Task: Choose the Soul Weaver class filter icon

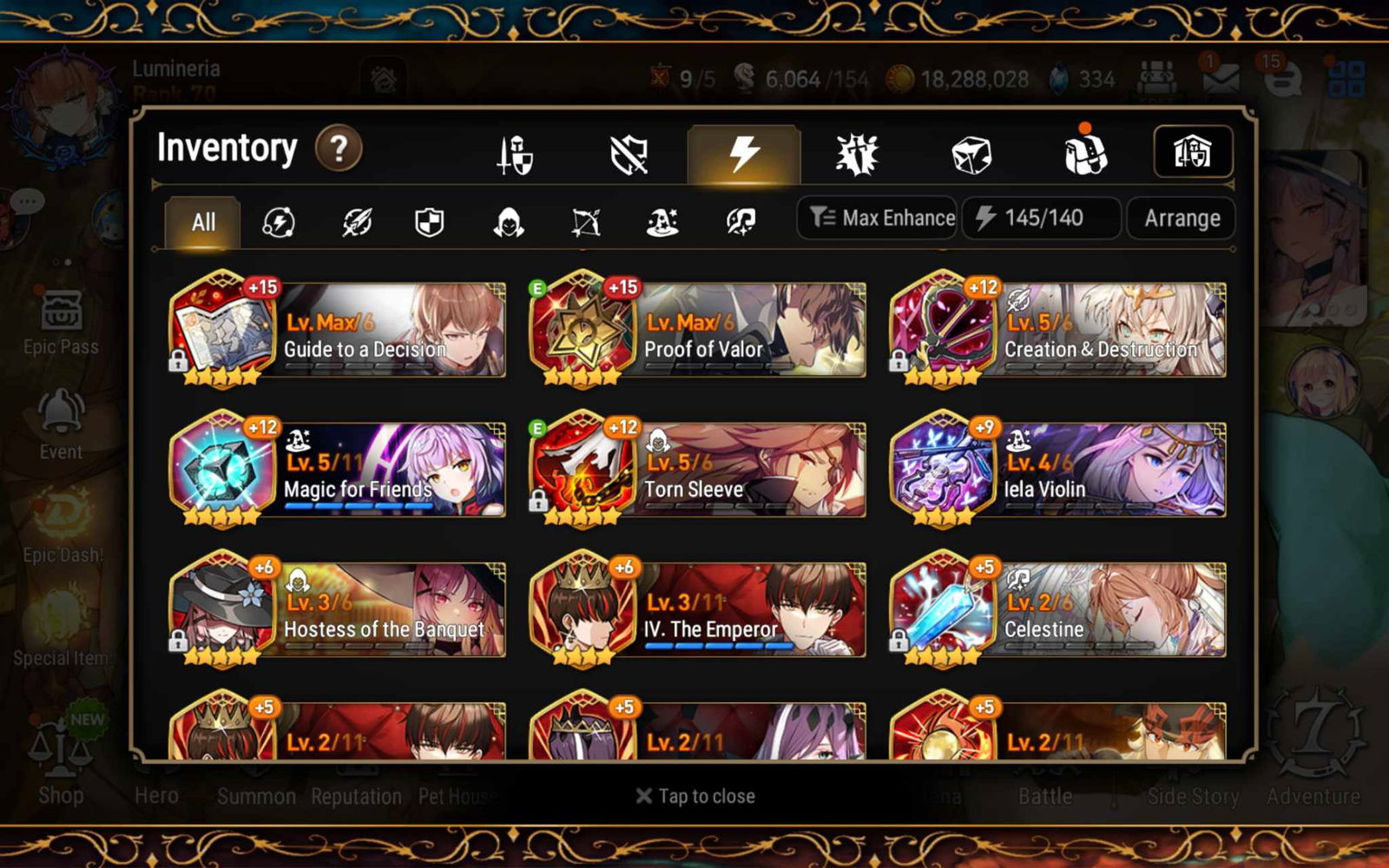Action: (738, 223)
